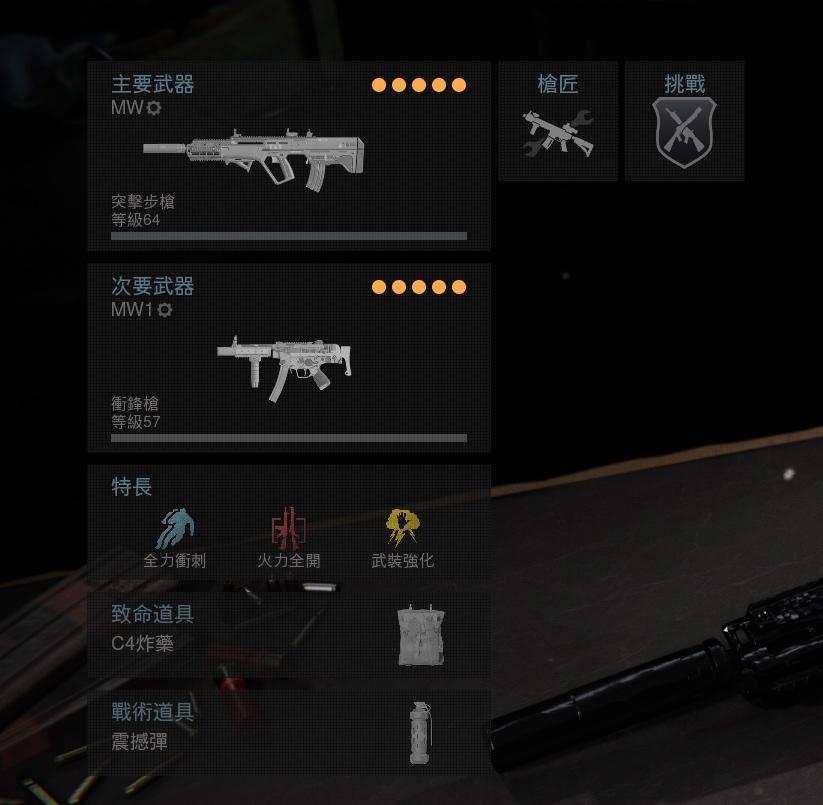Select the secondary weapon submachine gun slot
The width and height of the screenshot is (823, 805).
point(288,359)
